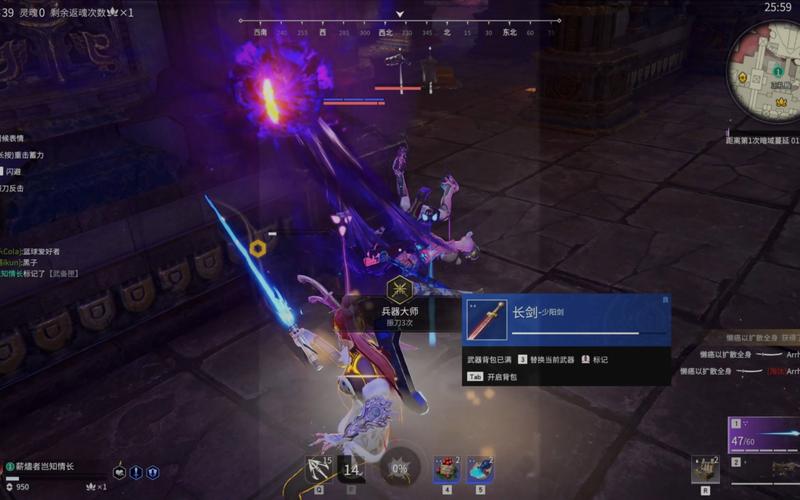Select the purple equipped weapon slot
800x500 pixels.
pos(764,435)
